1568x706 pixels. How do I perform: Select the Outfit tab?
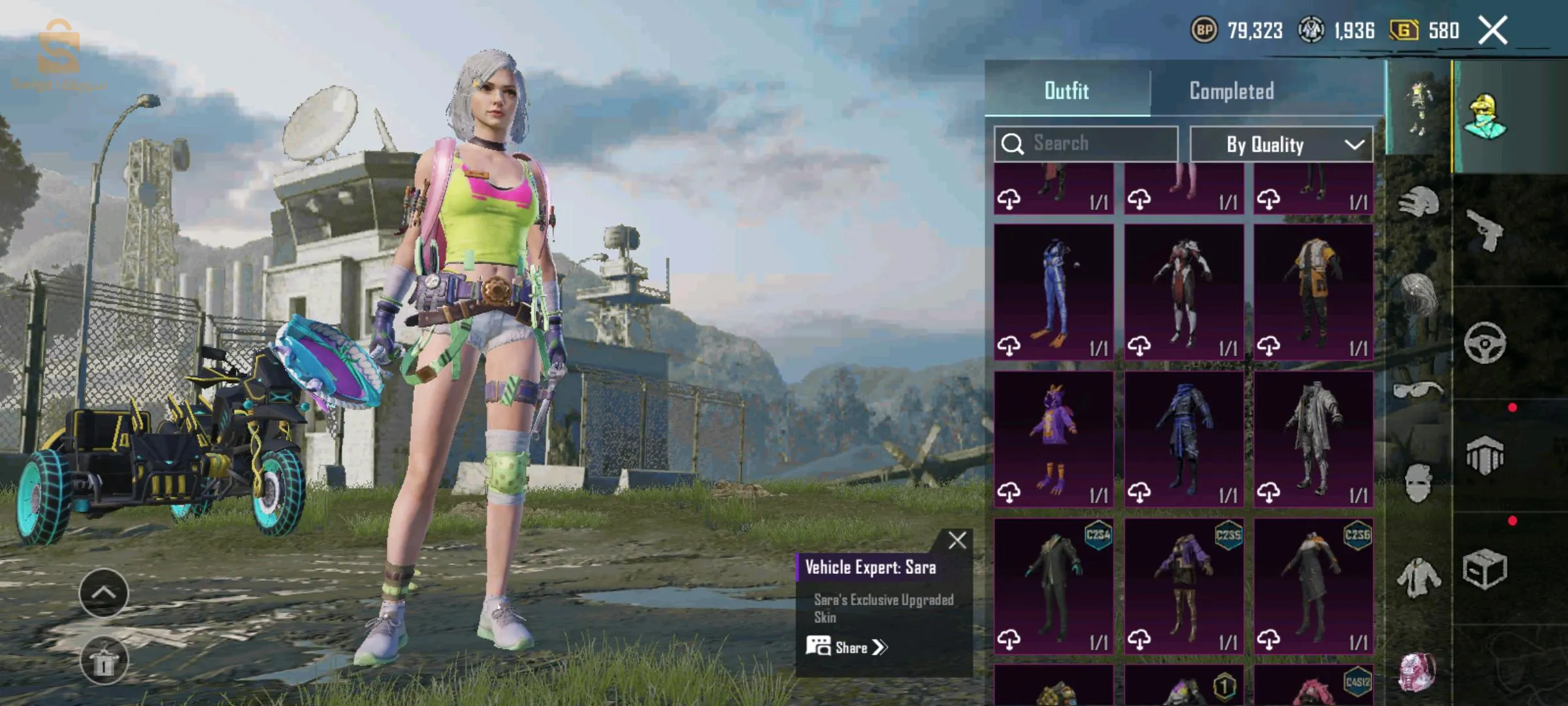pos(1066,91)
